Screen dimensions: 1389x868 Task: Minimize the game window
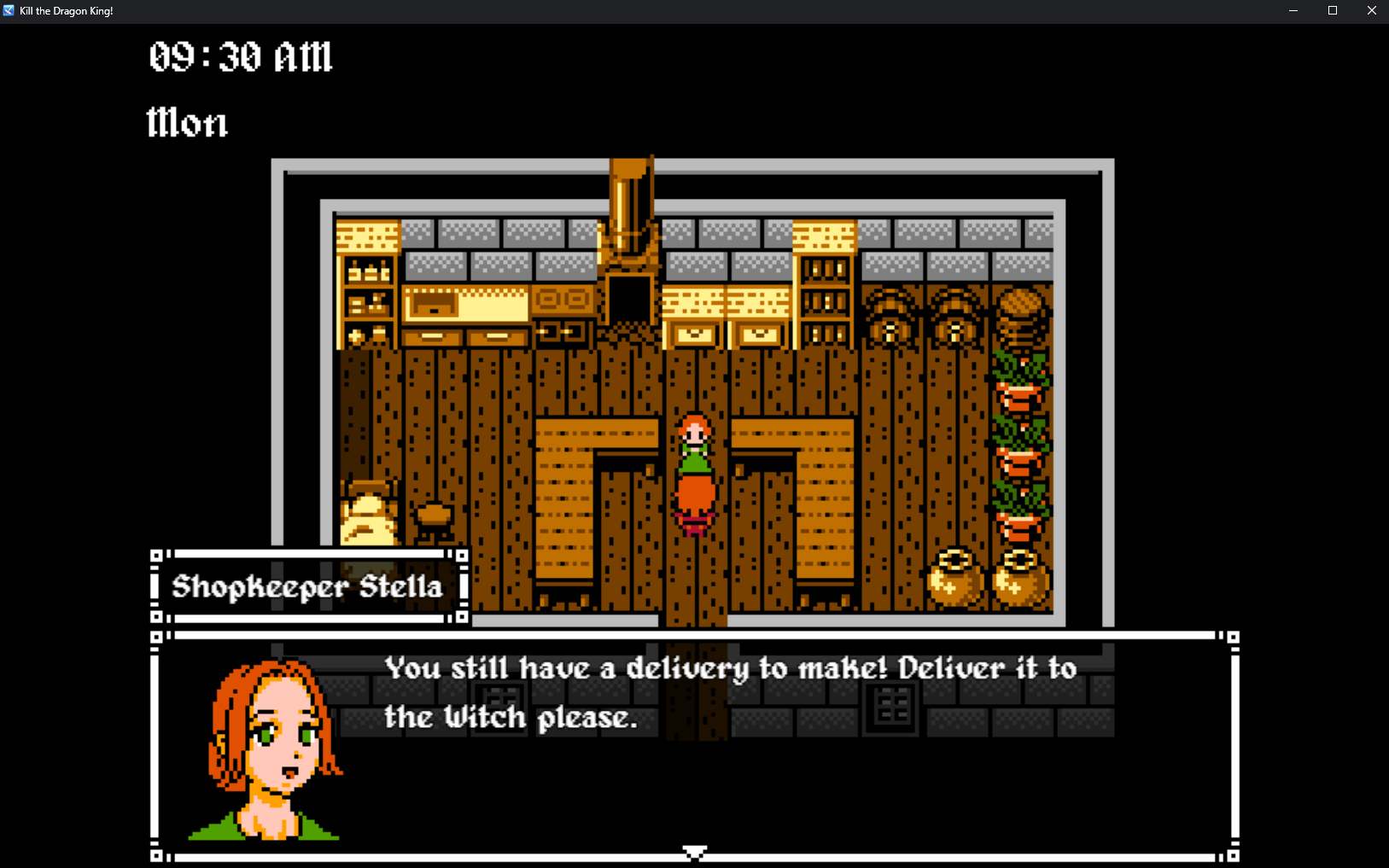click(1293, 11)
